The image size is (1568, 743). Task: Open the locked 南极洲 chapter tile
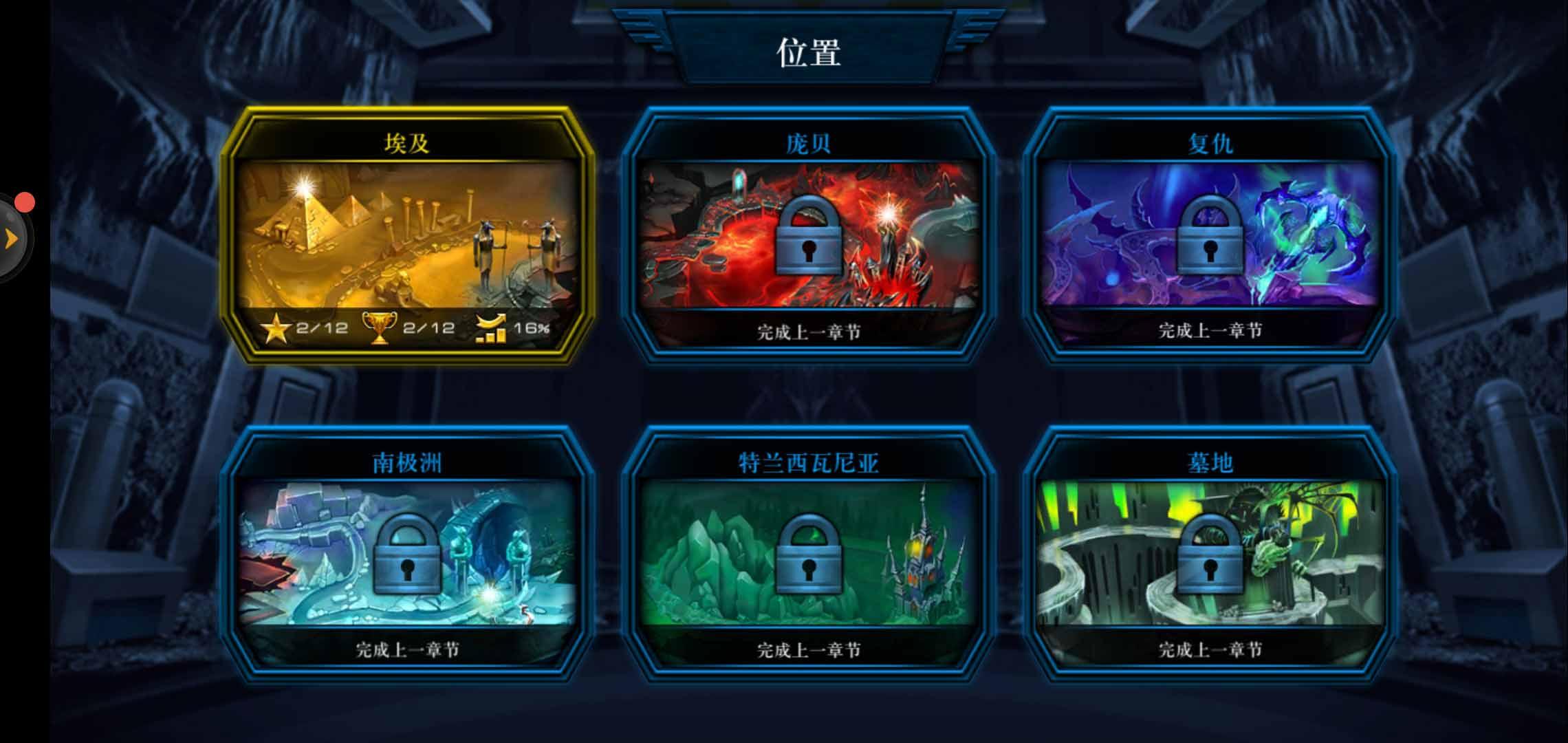(x=406, y=554)
